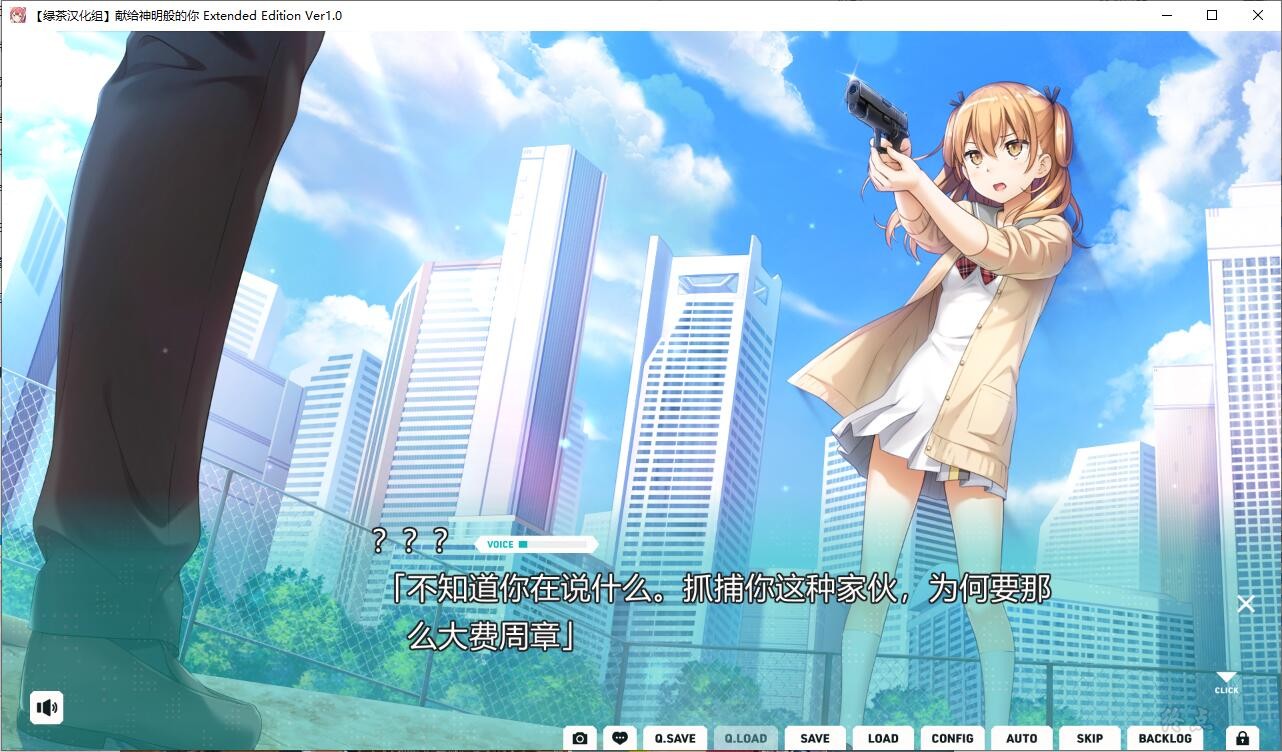The height and width of the screenshot is (752, 1282).
Task: Click the game logo icon in the title bar
Action: tap(16, 15)
